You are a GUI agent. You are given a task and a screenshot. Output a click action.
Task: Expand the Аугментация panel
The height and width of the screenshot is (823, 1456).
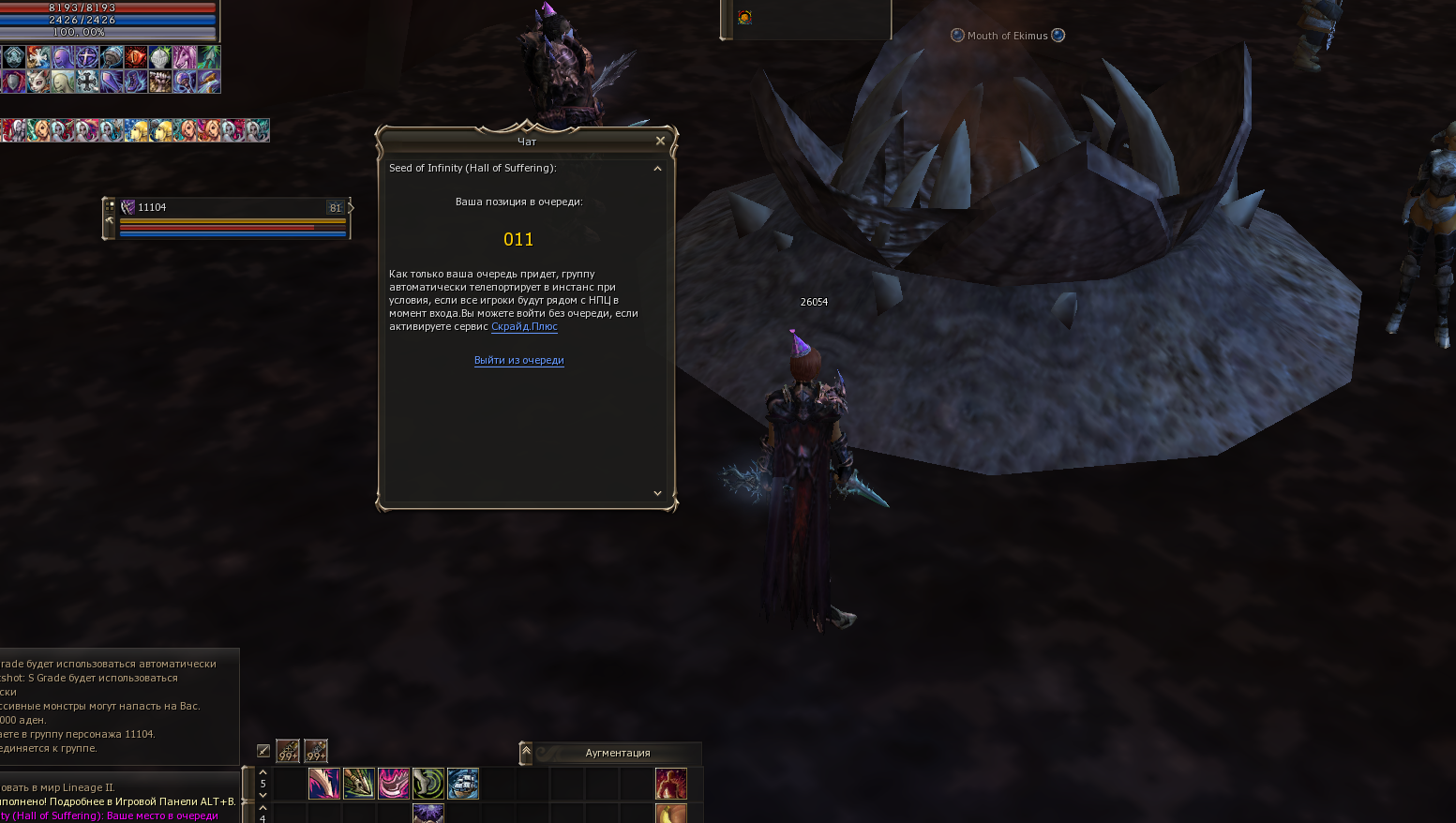click(x=526, y=752)
